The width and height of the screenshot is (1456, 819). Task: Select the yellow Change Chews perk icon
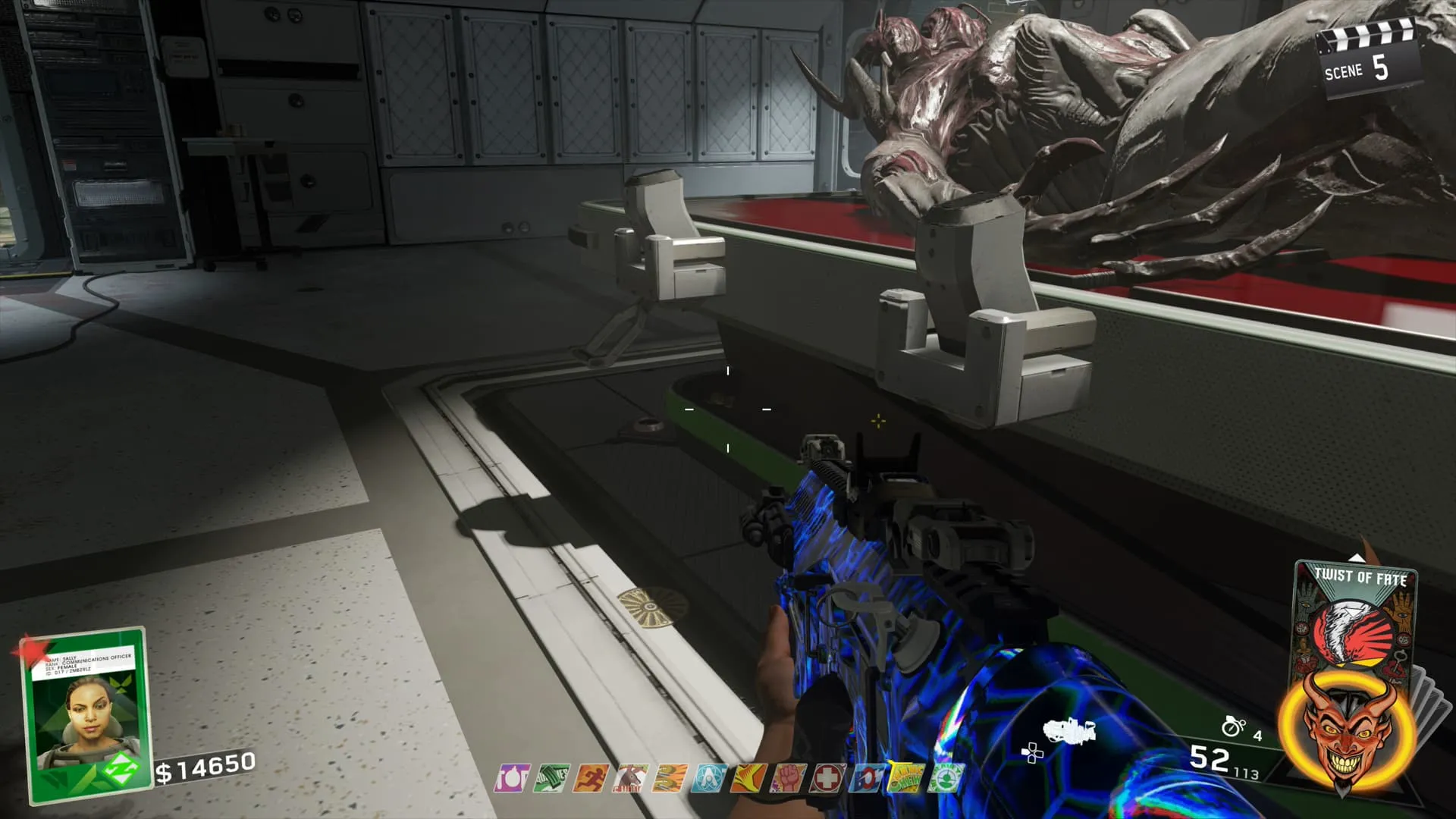[905, 778]
